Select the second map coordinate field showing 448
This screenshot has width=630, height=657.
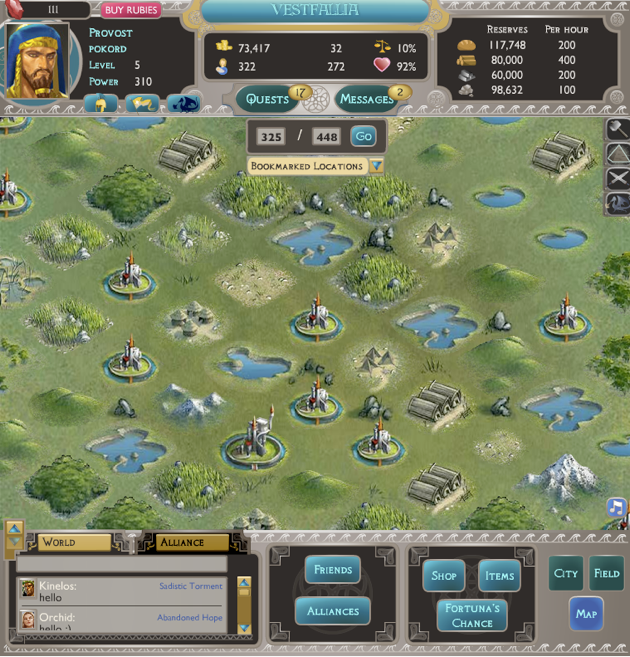point(326,137)
